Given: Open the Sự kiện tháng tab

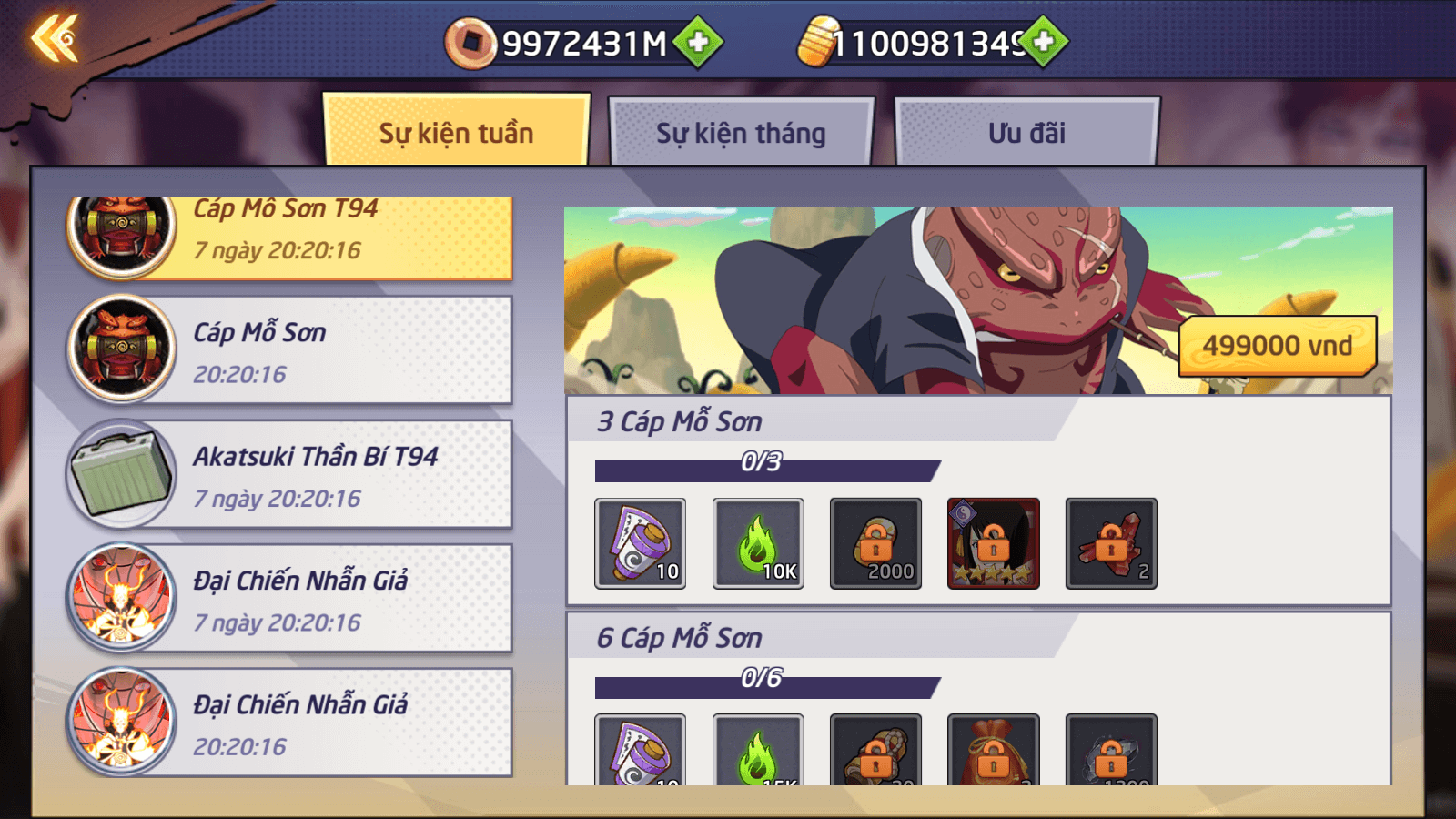Looking at the screenshot, I should point(741,133).
